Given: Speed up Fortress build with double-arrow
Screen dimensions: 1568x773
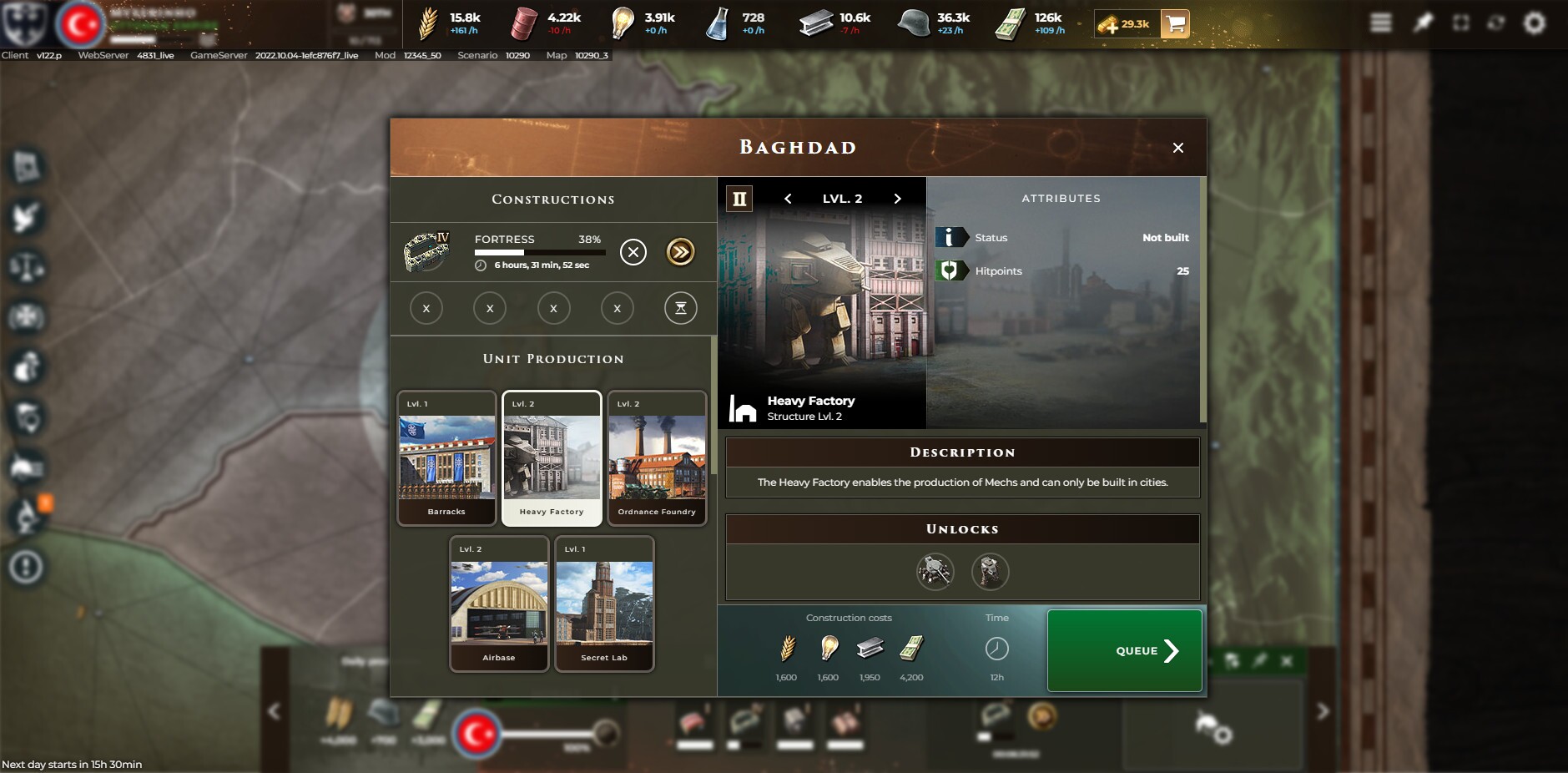Looking at the screenshot, I should tap(680, 252).
